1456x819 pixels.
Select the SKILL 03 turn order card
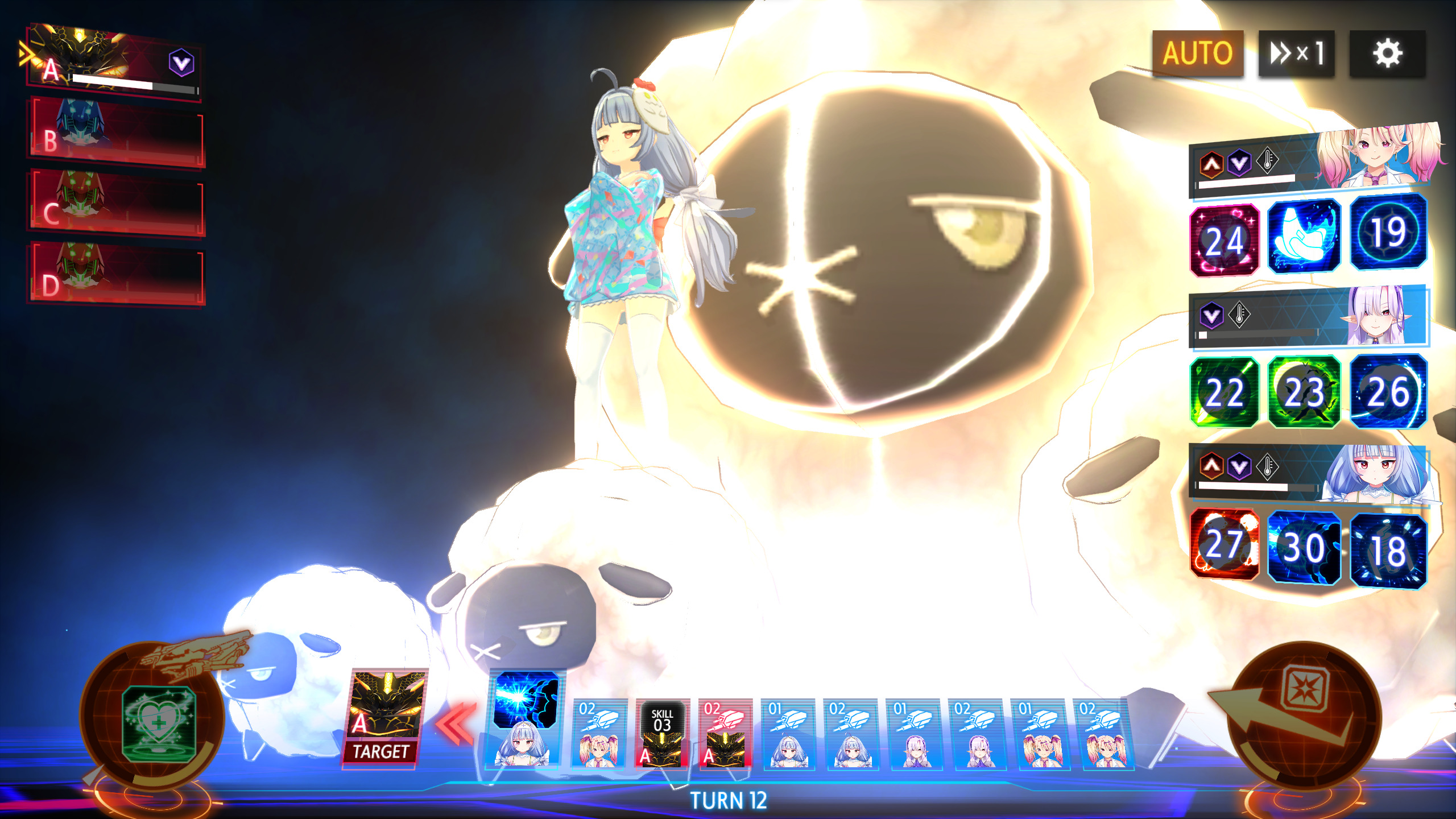[x=662, y=734]
